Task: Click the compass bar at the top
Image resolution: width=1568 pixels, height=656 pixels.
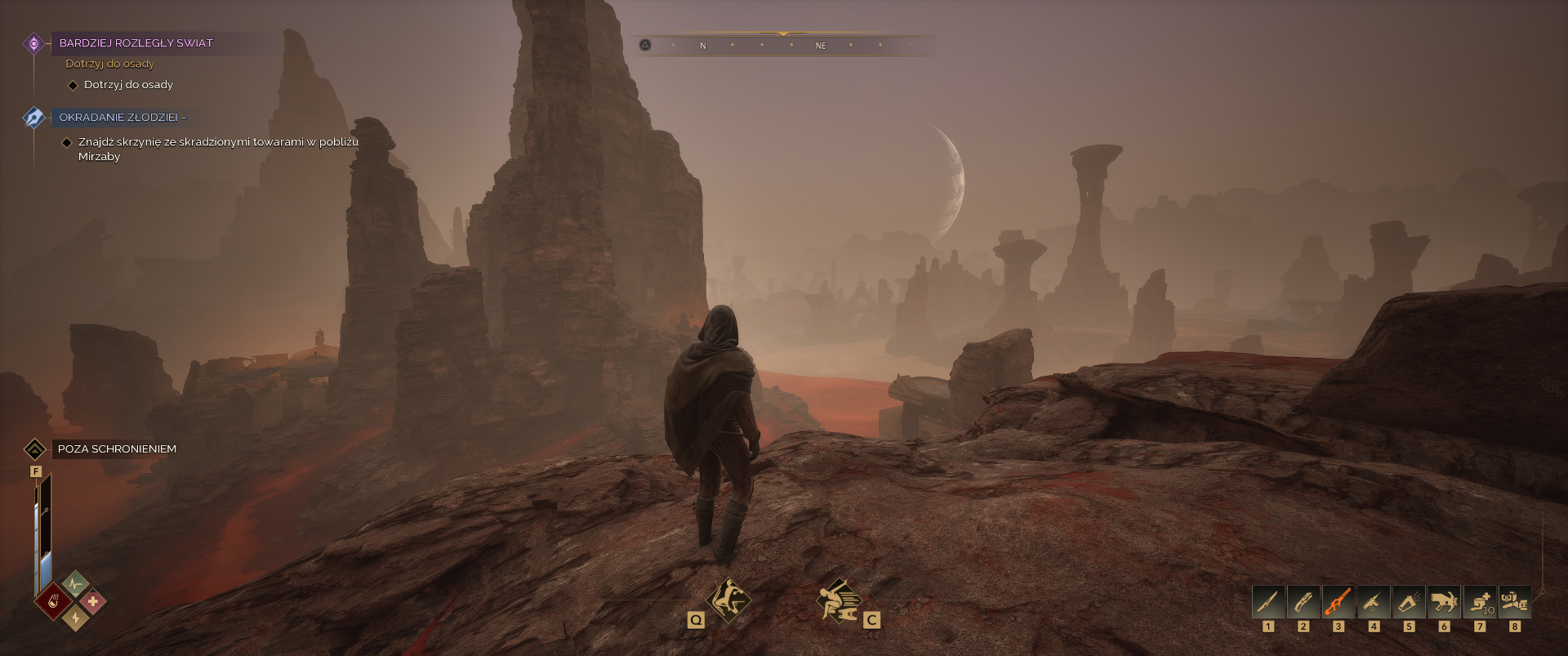Action: click(x=782, y=45)
